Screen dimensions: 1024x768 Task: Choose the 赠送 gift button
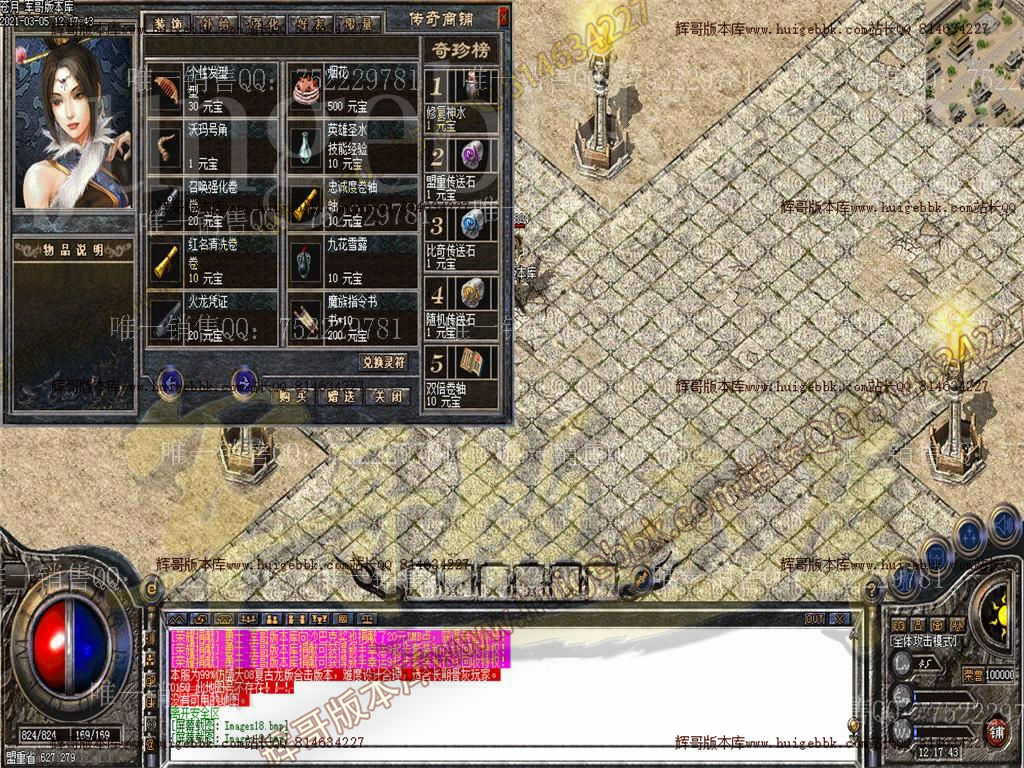(x=341, y=395)
